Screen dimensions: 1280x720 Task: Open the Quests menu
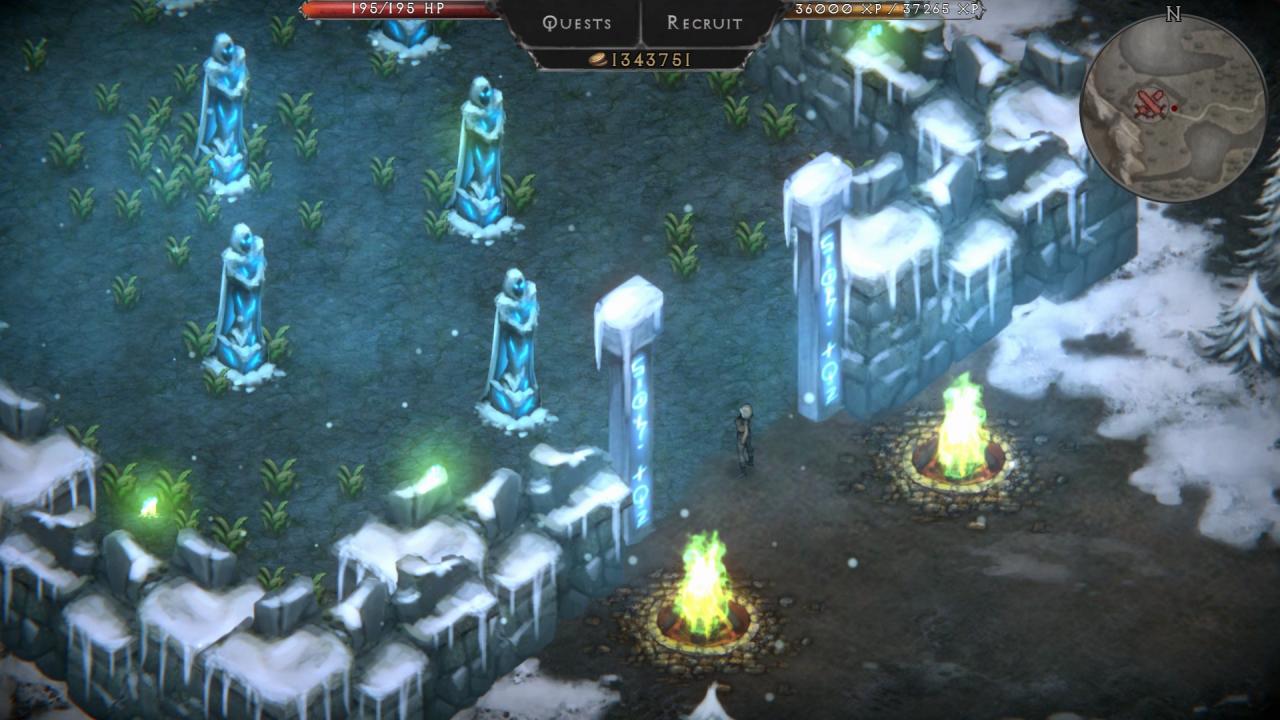(576, 22)
